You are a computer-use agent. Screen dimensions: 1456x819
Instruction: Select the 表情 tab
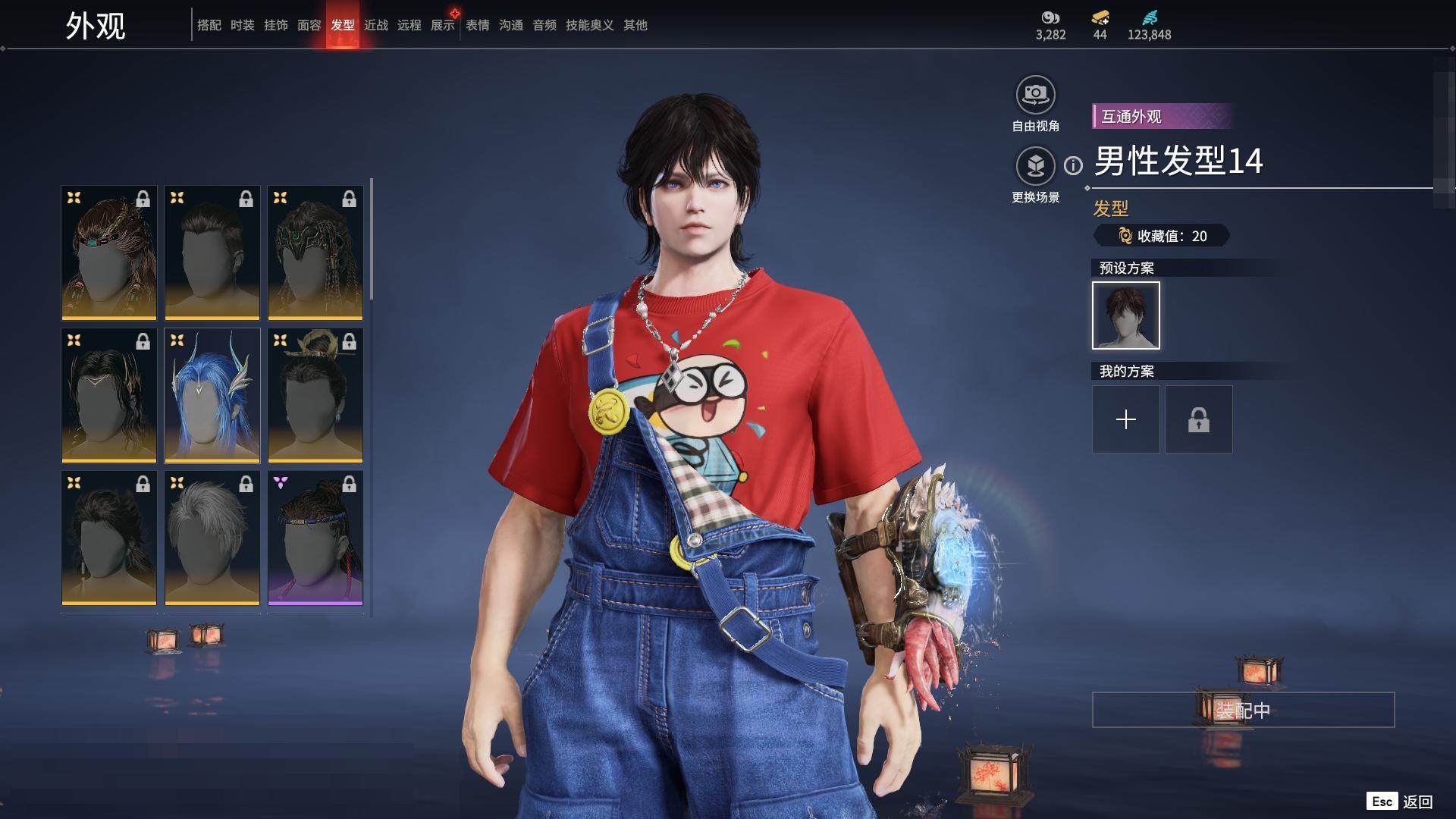click(x=477, y=25)
